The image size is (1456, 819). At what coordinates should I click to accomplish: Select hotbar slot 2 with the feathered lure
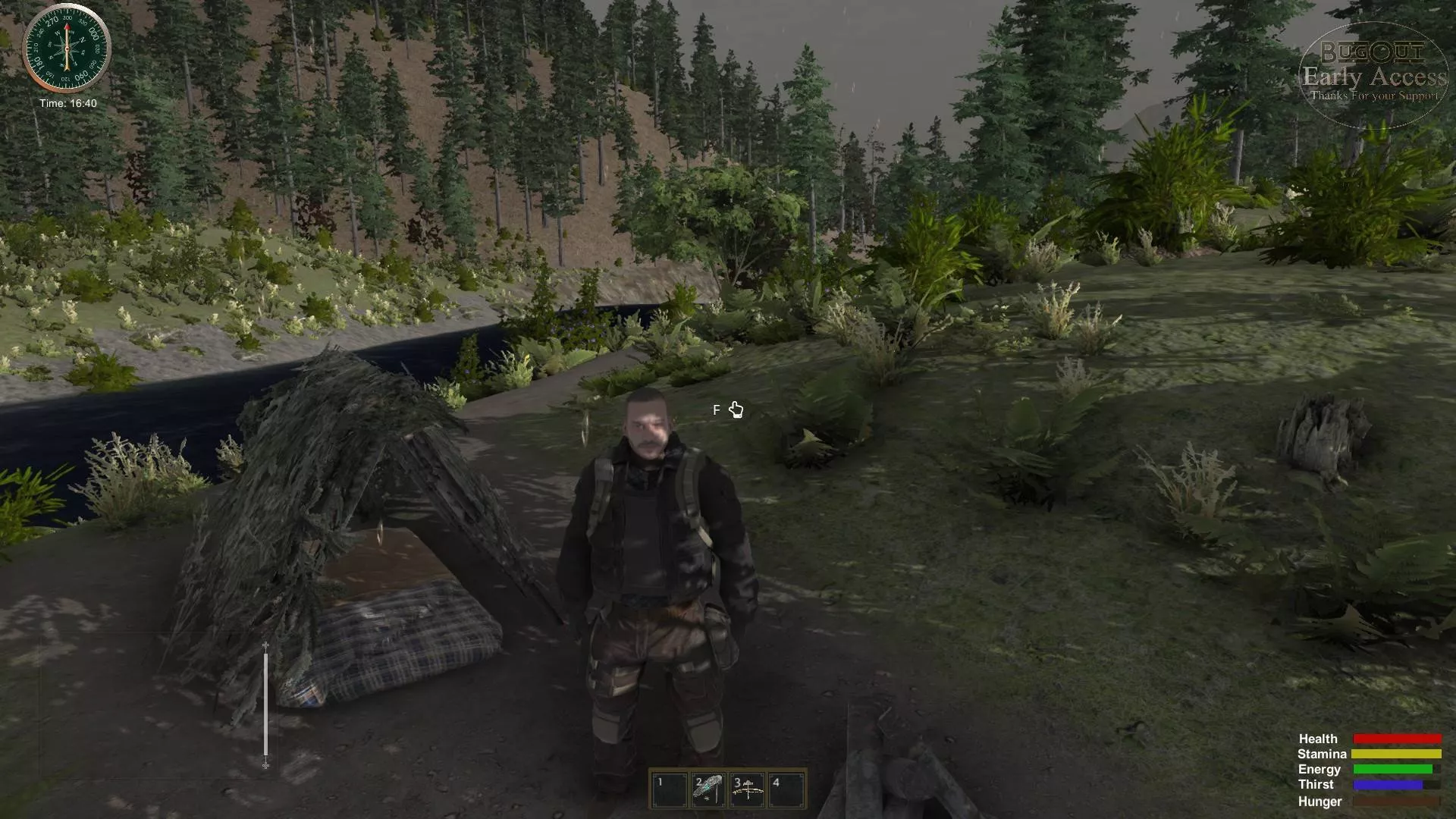pyautogui.click(x=708, y=789)
